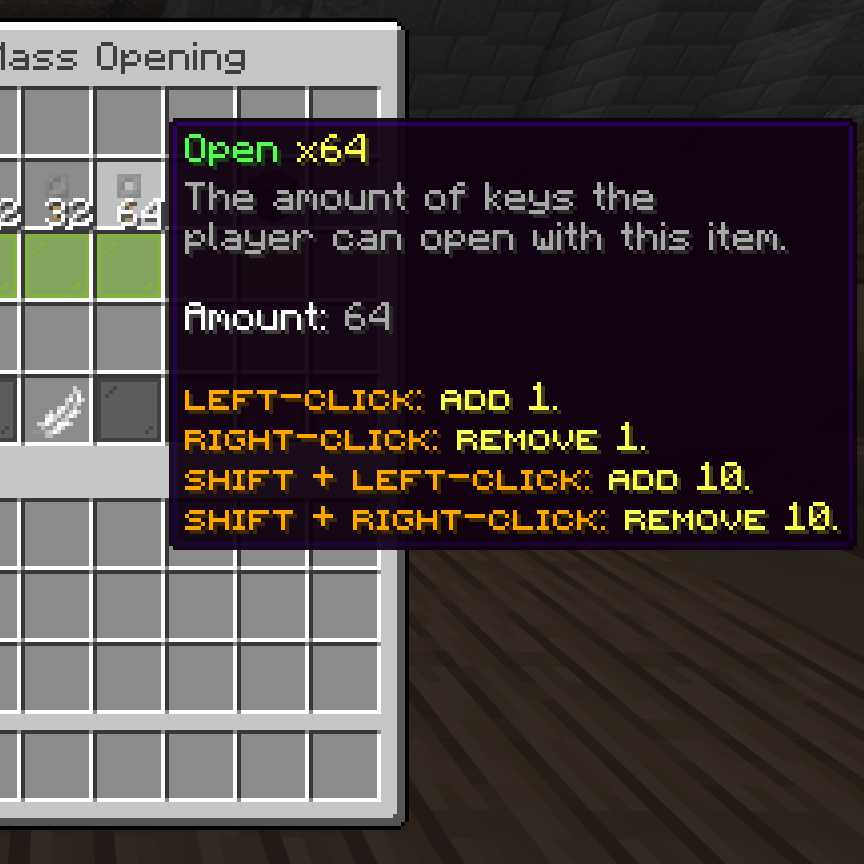The height and width of the screenshot is (864, 864).
Task: Select green glass pane below the 32 stack
Action: [57, 266]
